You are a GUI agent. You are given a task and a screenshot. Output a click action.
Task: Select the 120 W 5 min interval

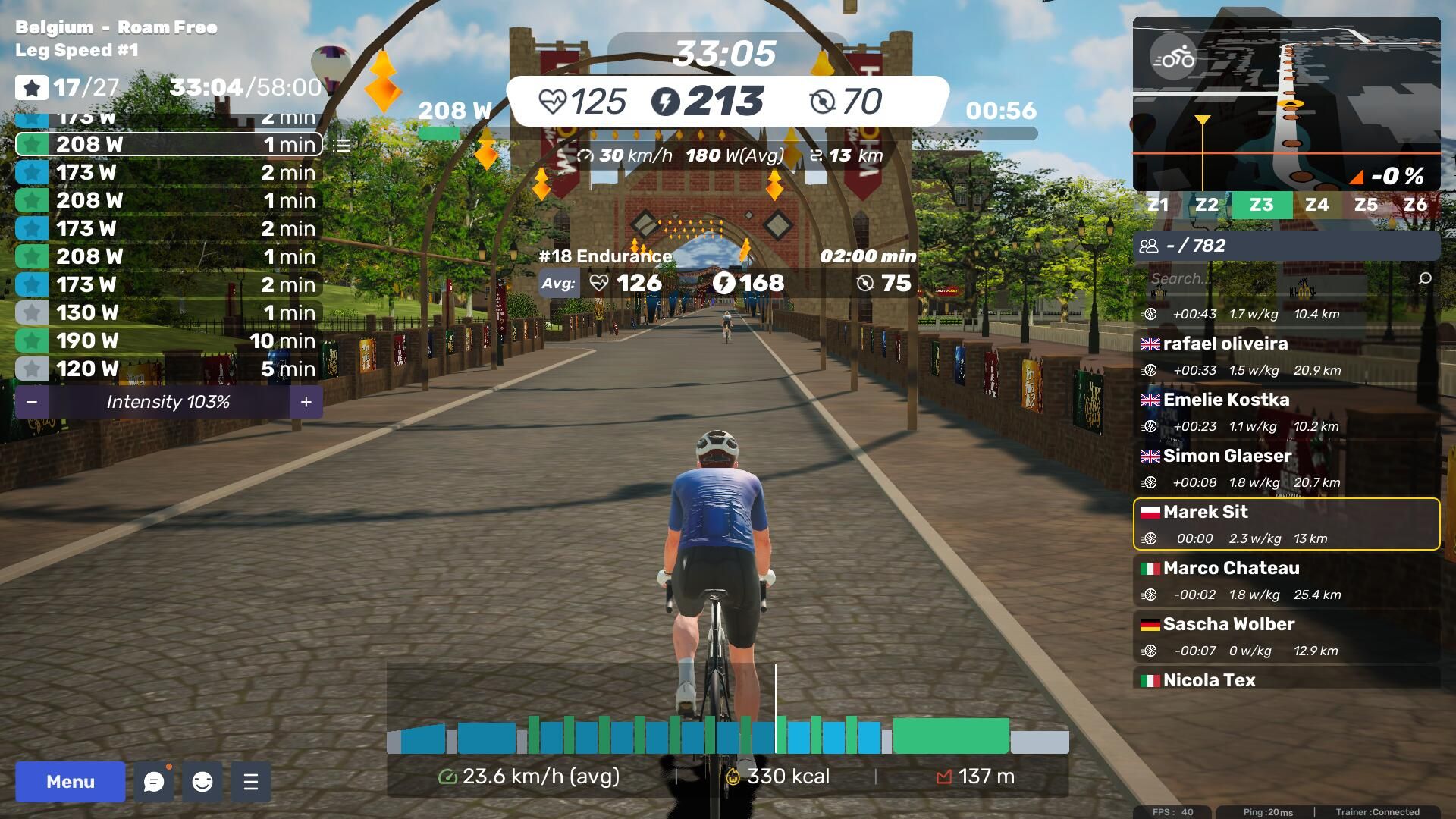coord(168,369)
